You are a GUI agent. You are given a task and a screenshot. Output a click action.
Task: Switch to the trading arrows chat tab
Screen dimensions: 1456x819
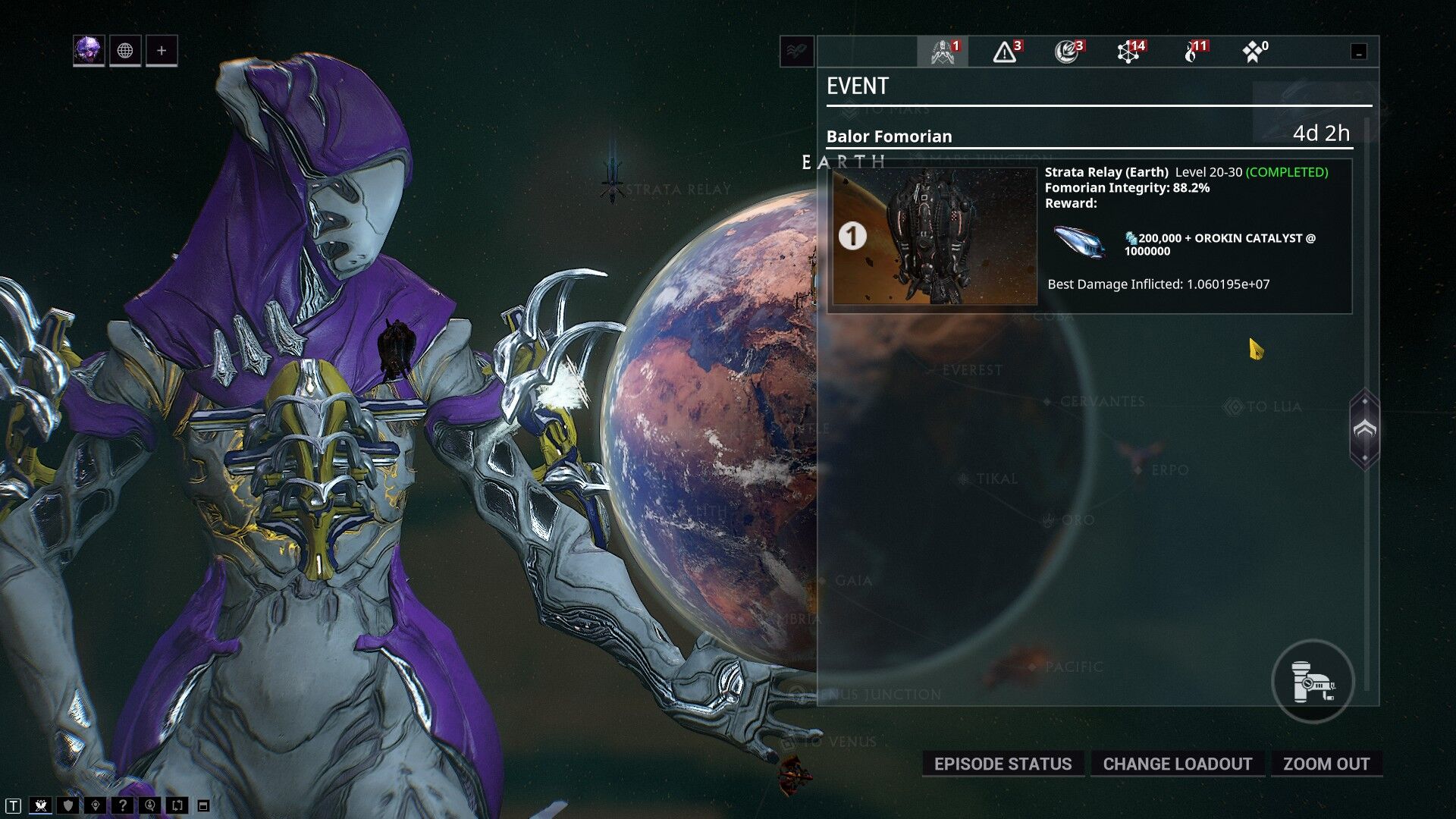[177, 805]
